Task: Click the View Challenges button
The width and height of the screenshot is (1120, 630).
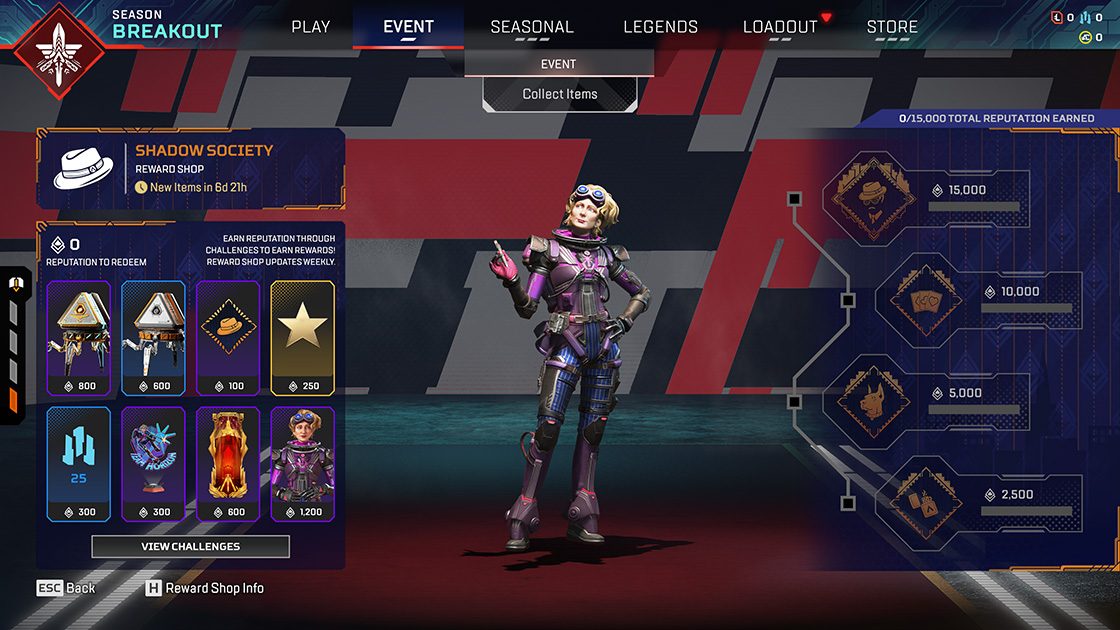Action: point(190,547)
